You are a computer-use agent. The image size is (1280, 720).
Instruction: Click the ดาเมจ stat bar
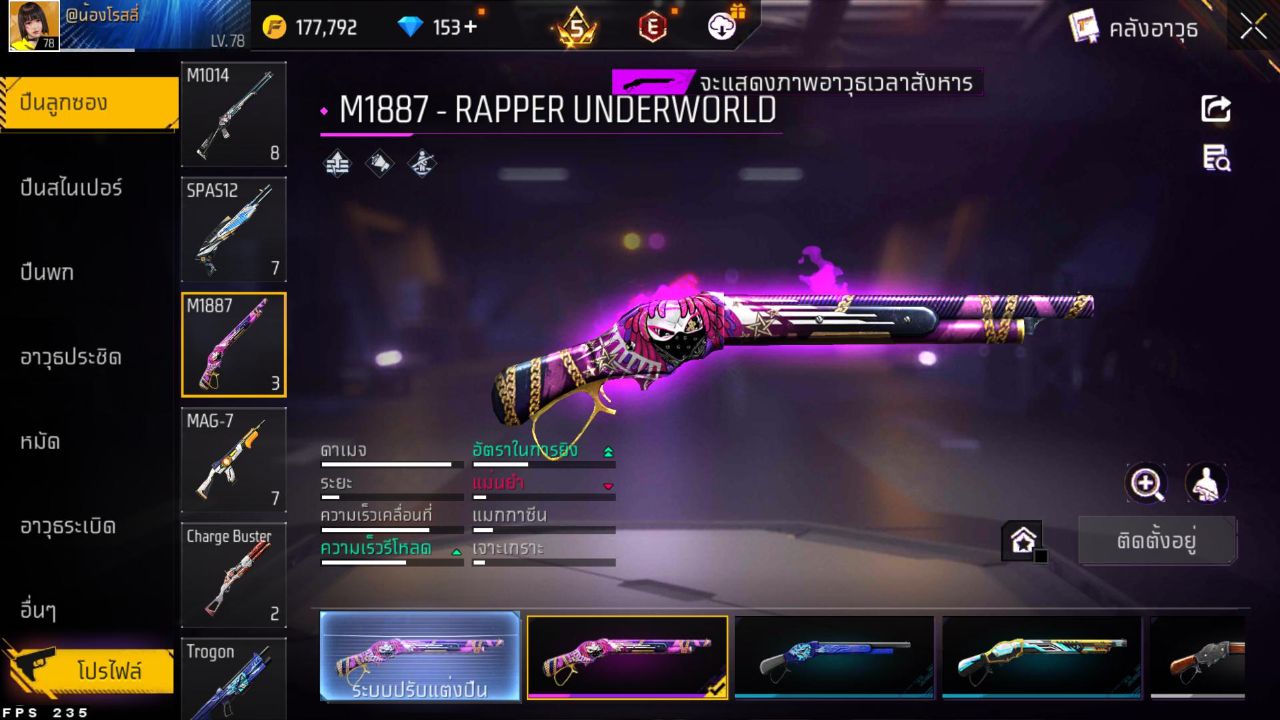pyautogui.click(x=390, y=464)
